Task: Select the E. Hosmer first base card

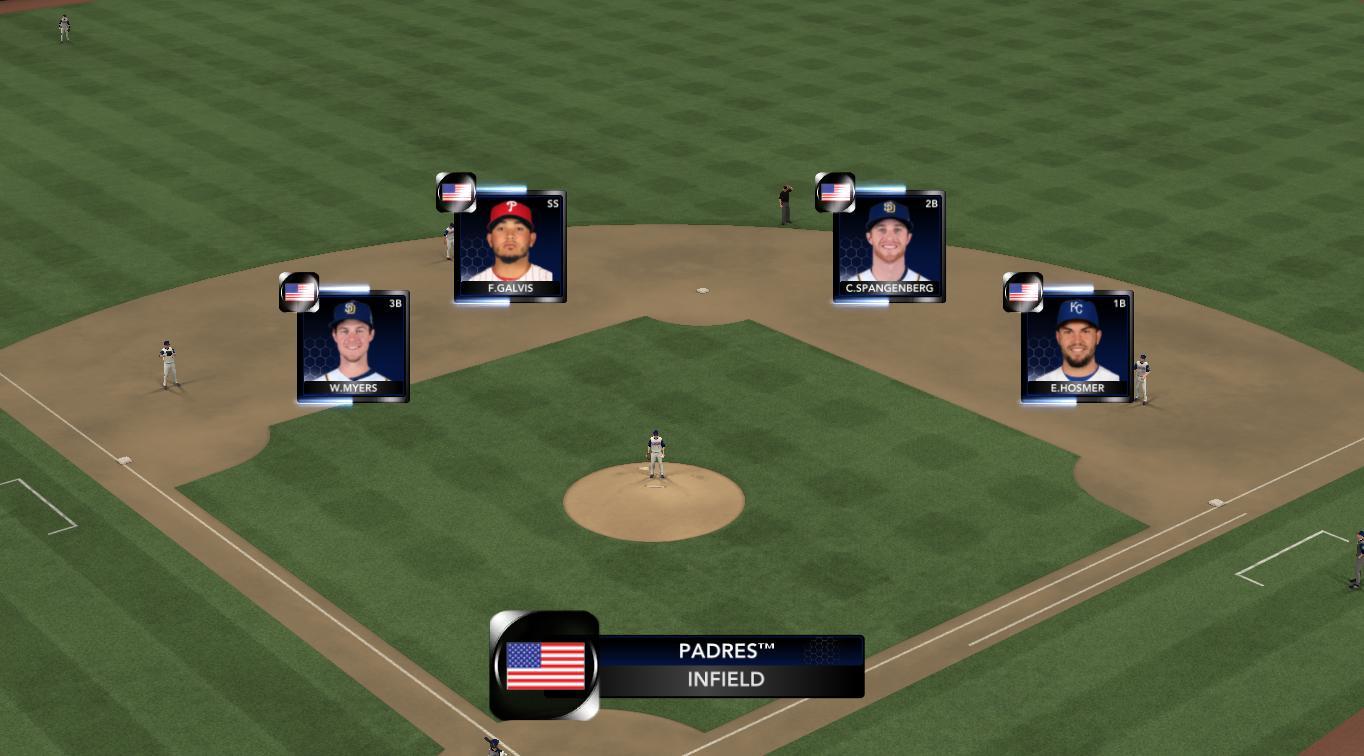Action: coord(1077,346)
